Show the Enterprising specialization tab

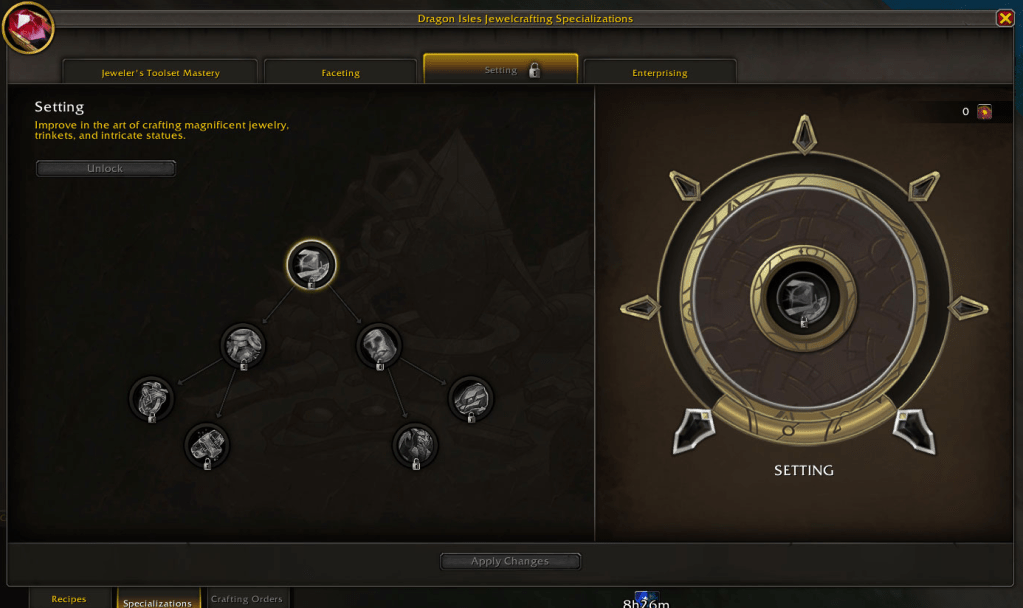(x=660, y=72)
